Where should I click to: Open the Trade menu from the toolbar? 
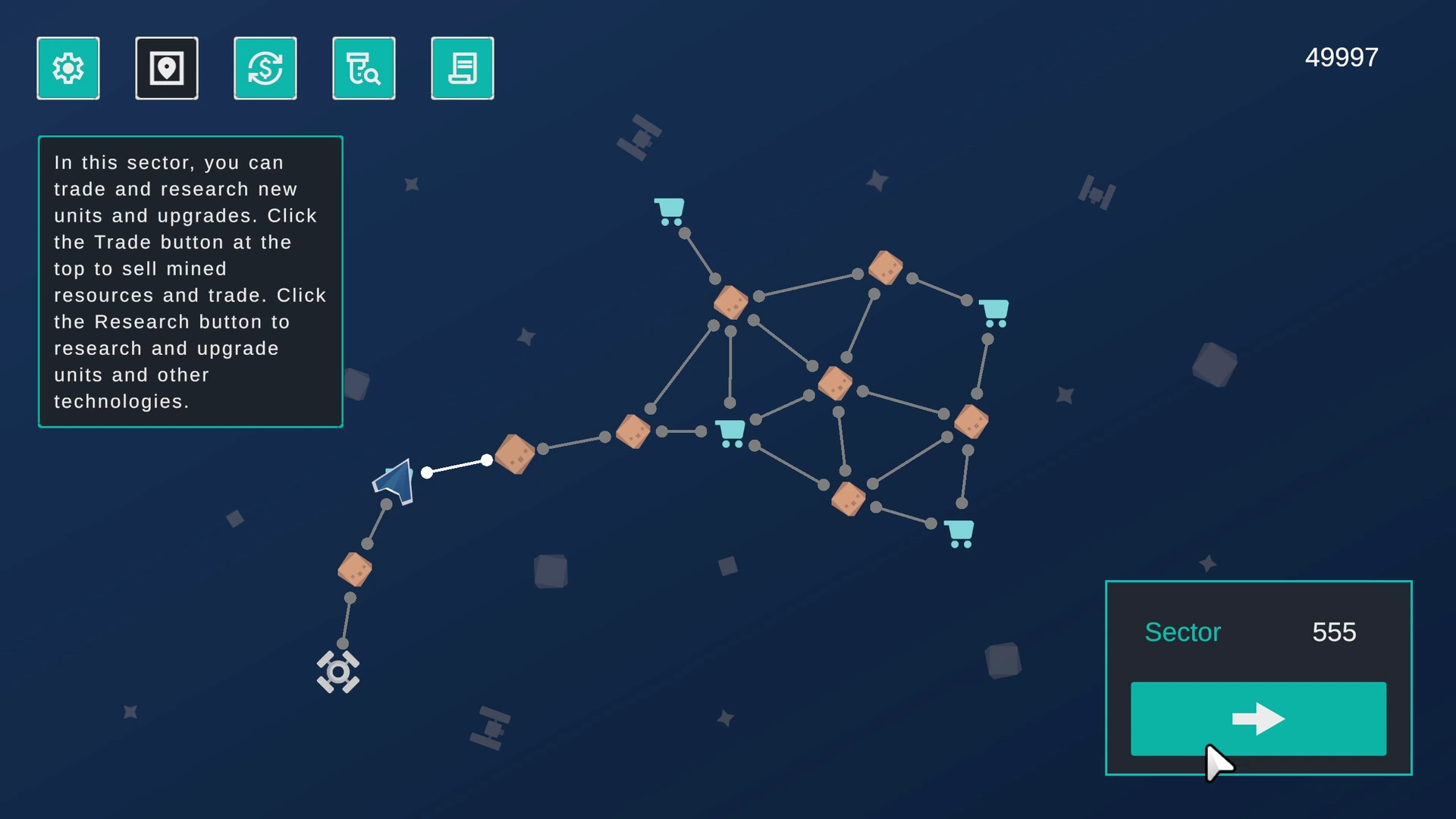coord(265,67)
